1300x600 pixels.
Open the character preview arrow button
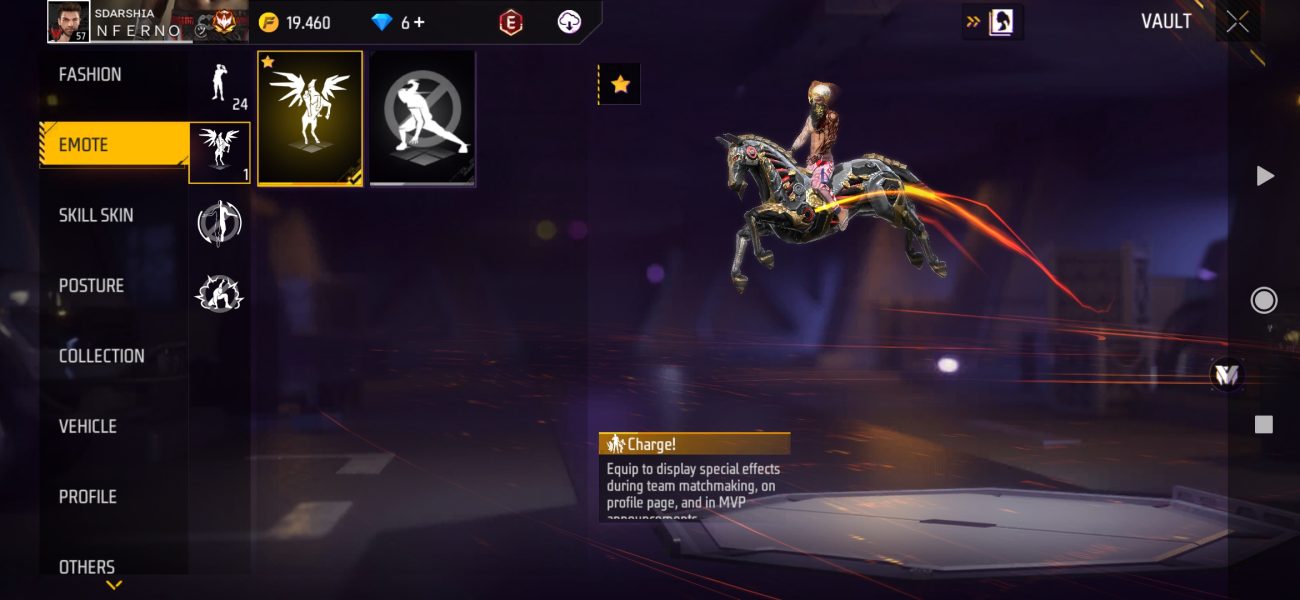[993, 22]
